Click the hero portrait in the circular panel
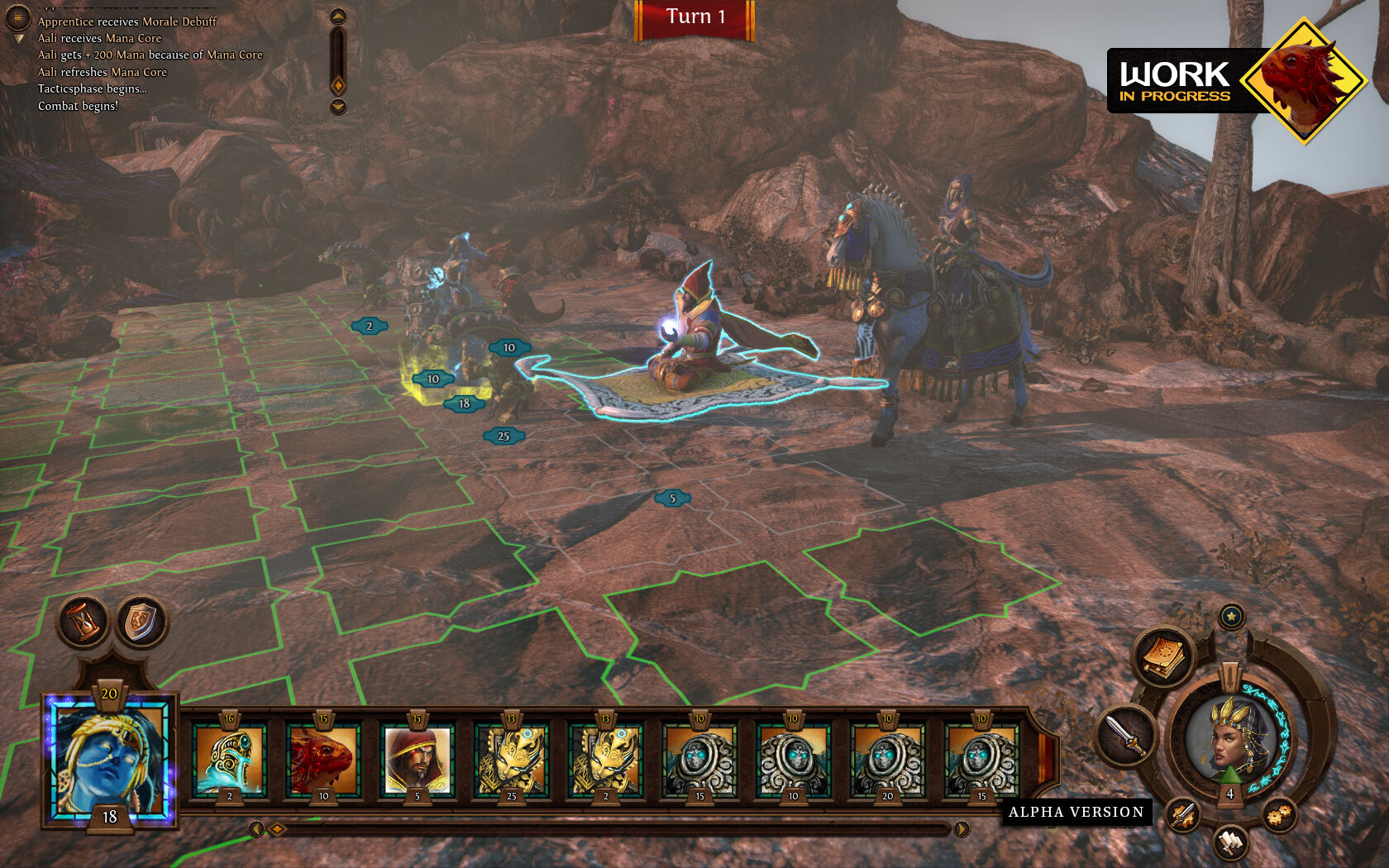The width and height of the screenshot is (1389, 868). coord(1229,737)
